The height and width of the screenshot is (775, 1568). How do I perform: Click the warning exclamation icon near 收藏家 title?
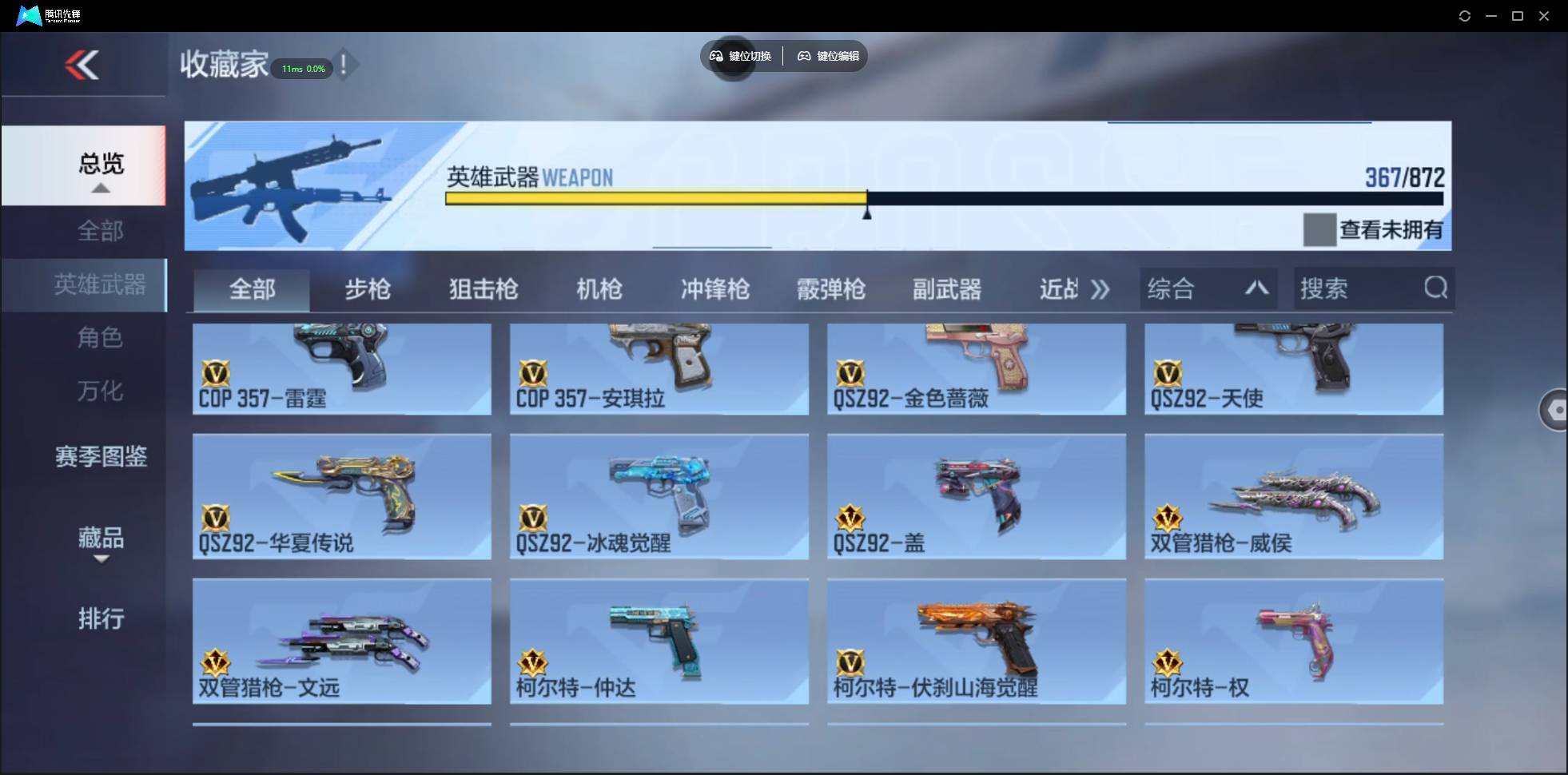(345, 66)
